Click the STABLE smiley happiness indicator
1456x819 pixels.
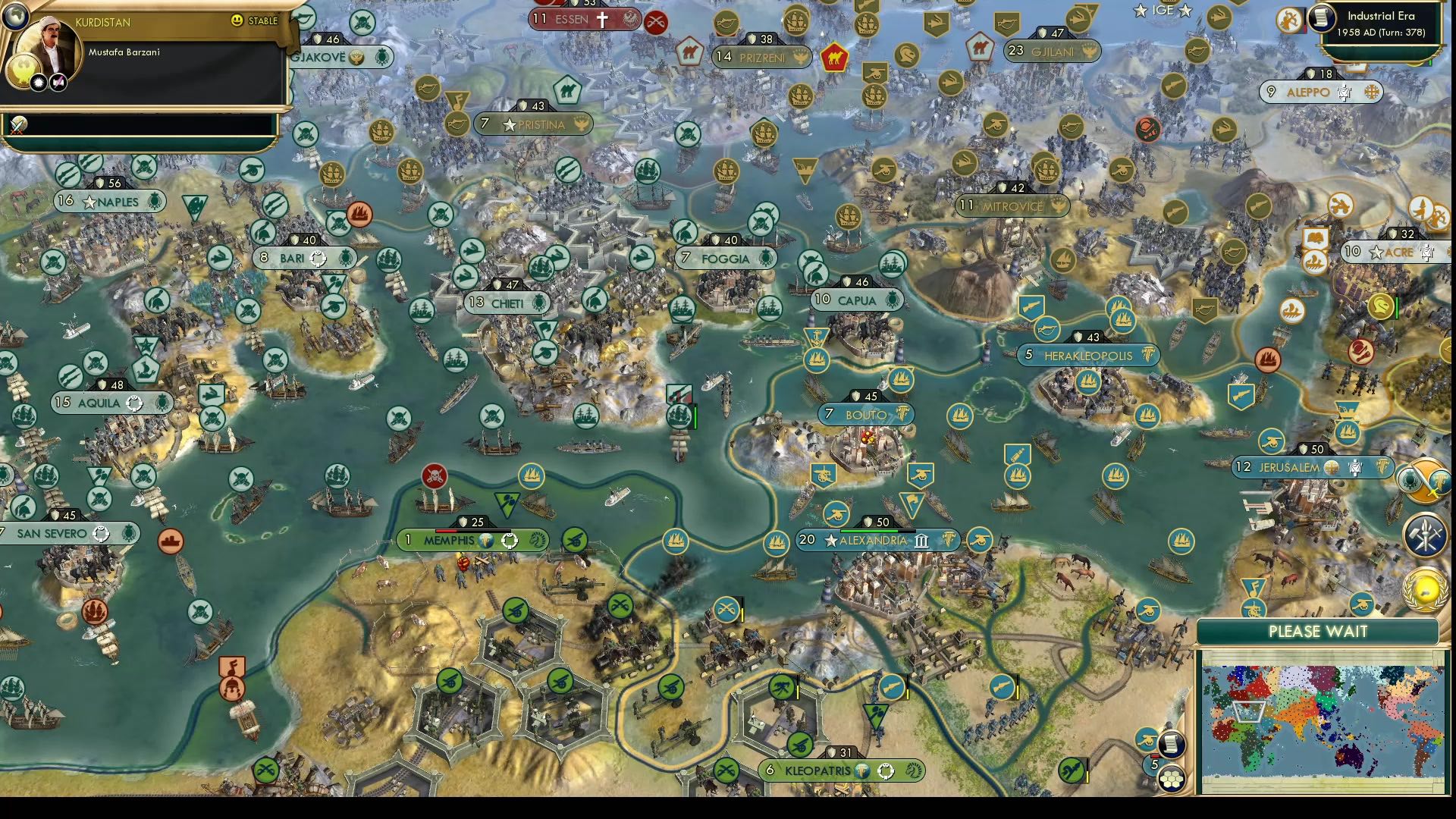point(236,20)
